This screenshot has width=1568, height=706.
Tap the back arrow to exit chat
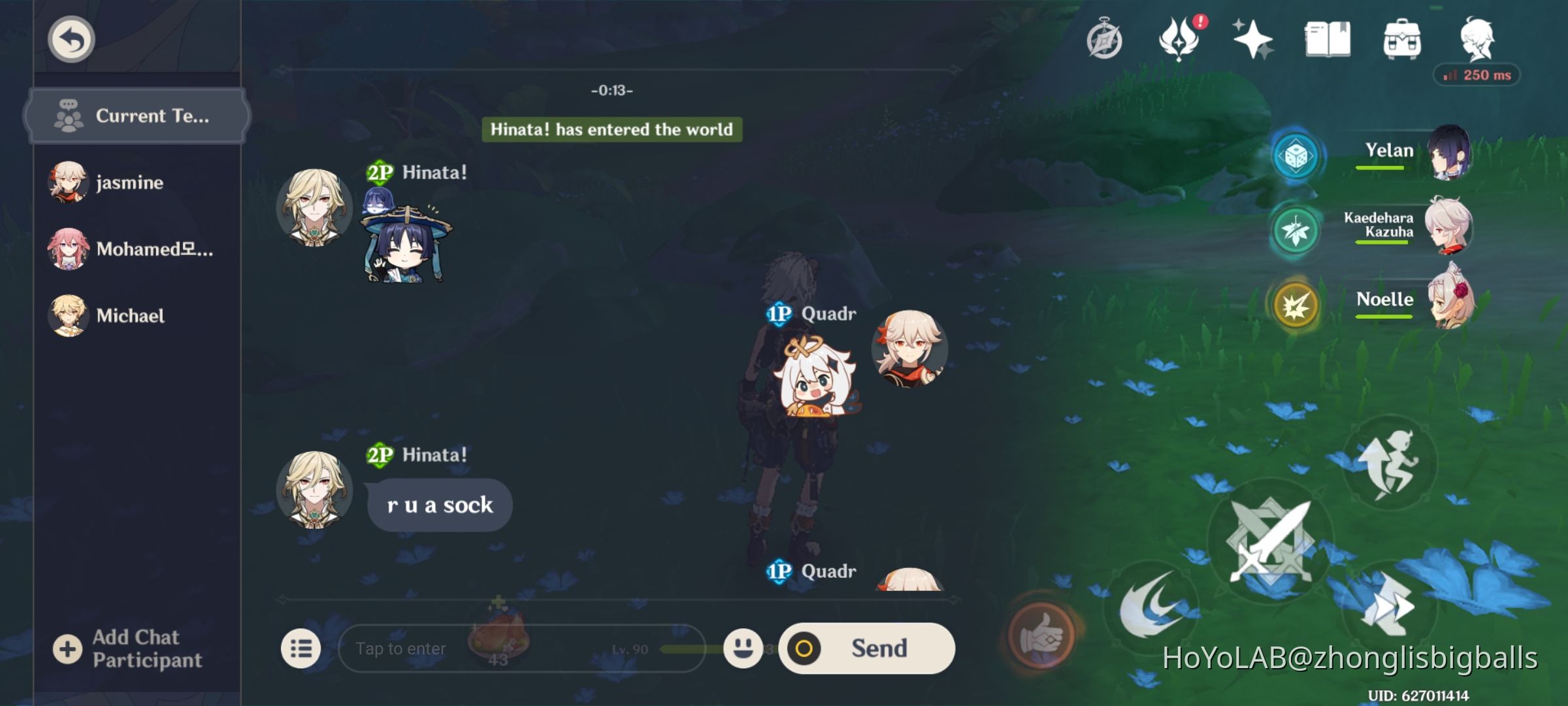70,39
